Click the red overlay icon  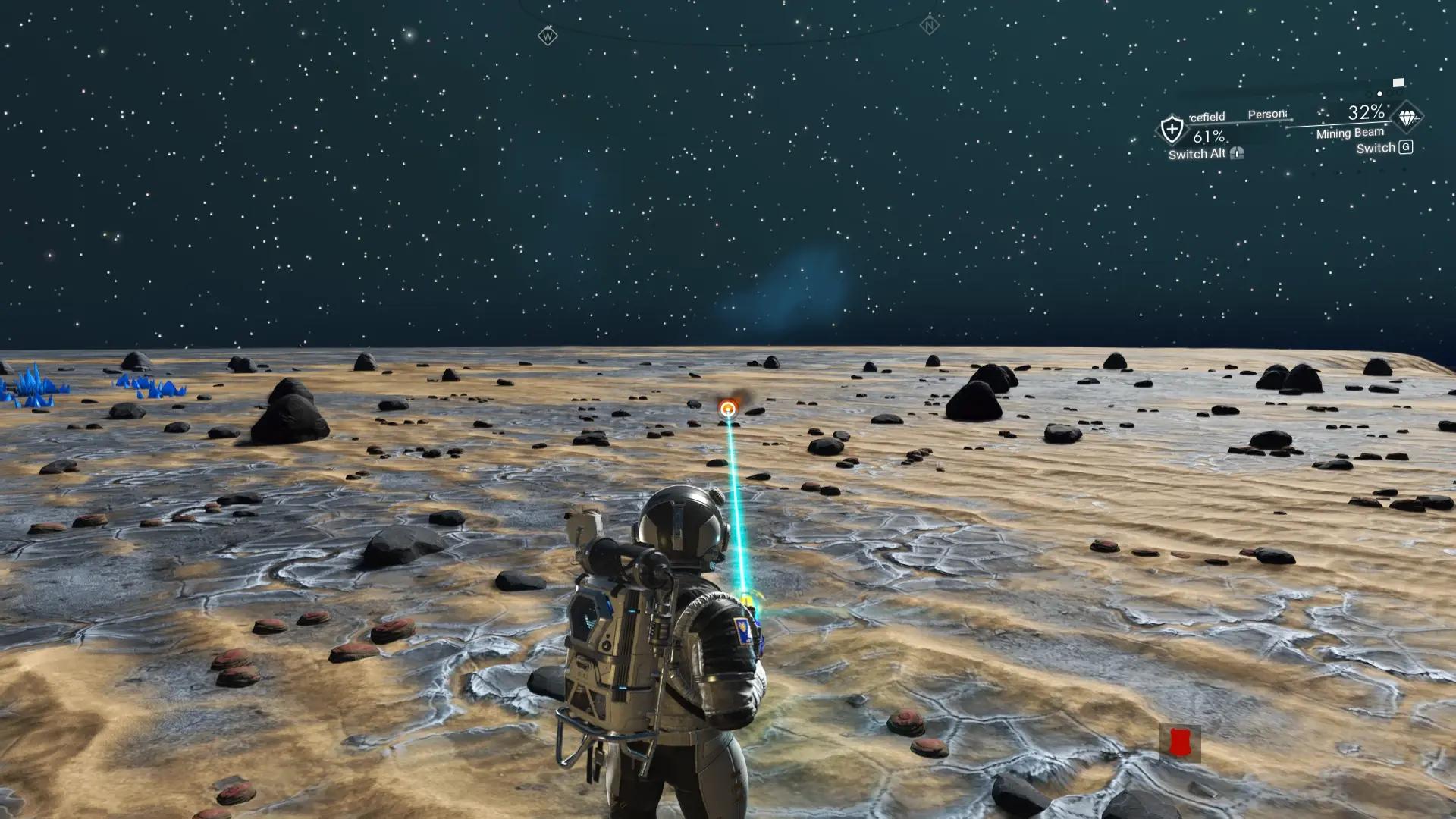click(x=1179, y=742)
